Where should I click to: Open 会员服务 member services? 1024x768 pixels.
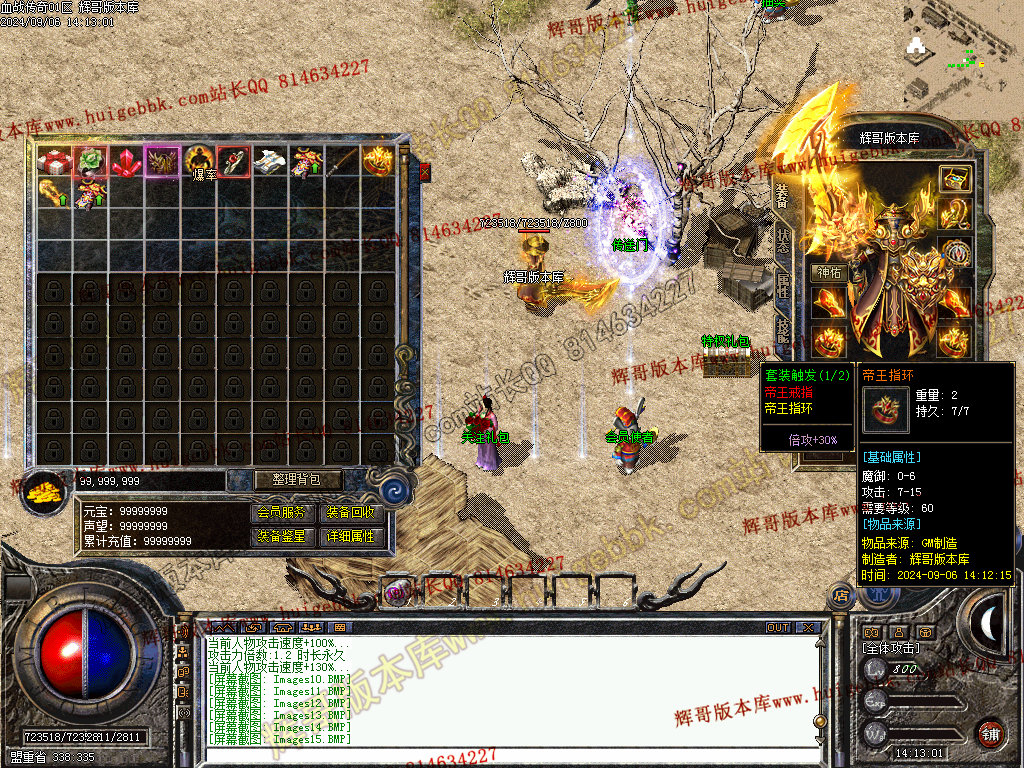(x=282, y=512)
